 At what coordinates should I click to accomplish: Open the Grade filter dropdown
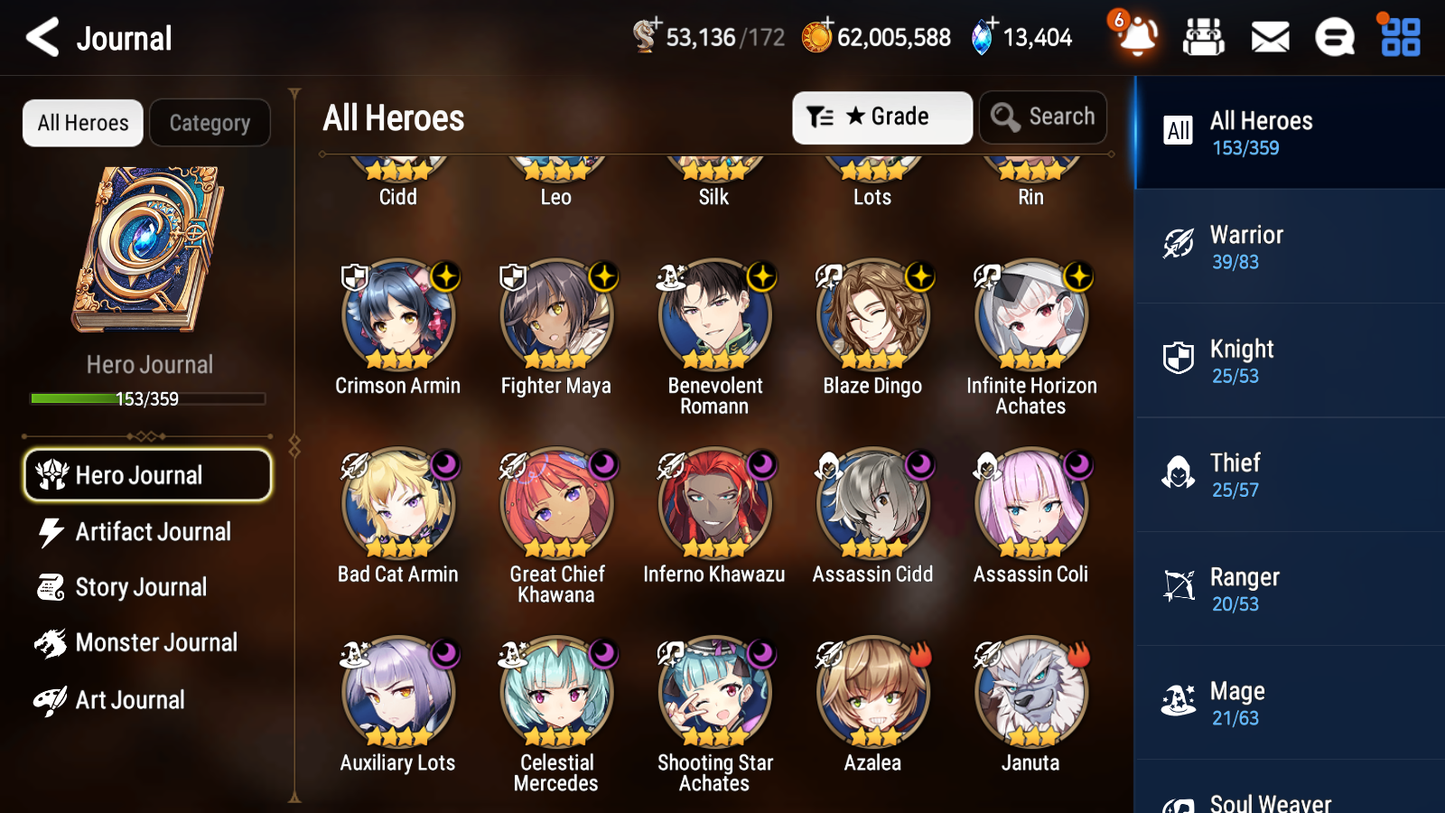pos(882,117)
